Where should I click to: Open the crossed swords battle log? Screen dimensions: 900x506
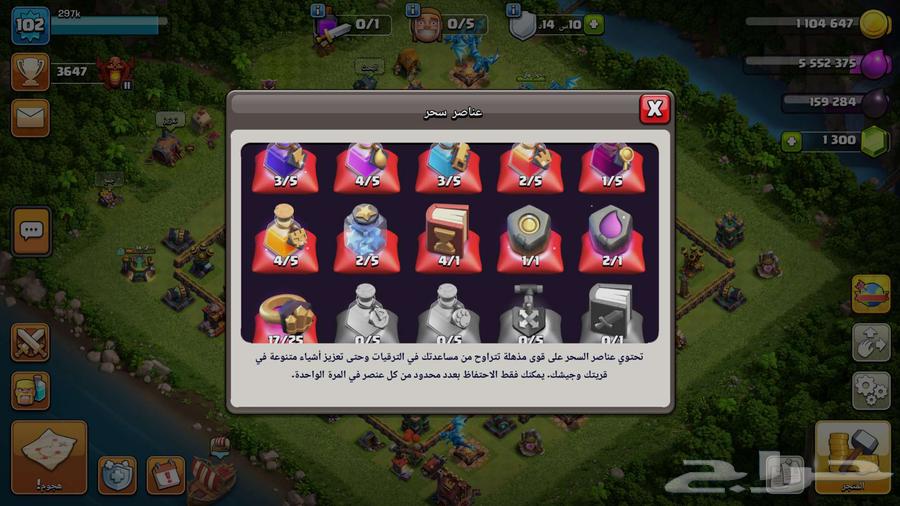point(31,342)
